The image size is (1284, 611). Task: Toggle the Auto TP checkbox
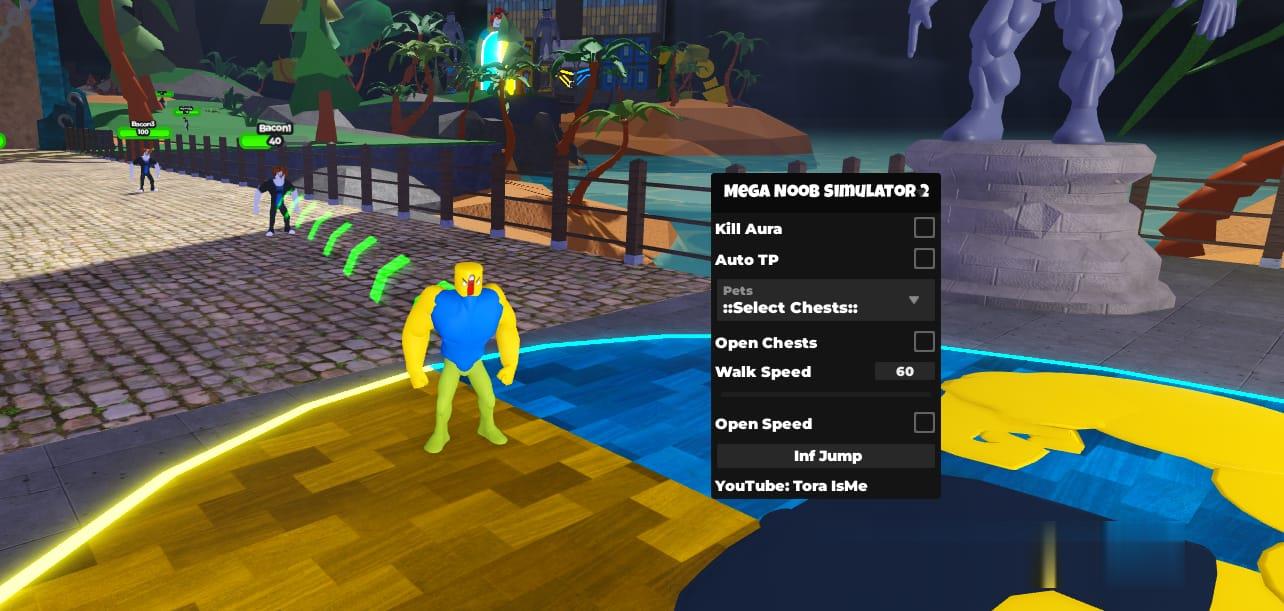coord(924,259)
